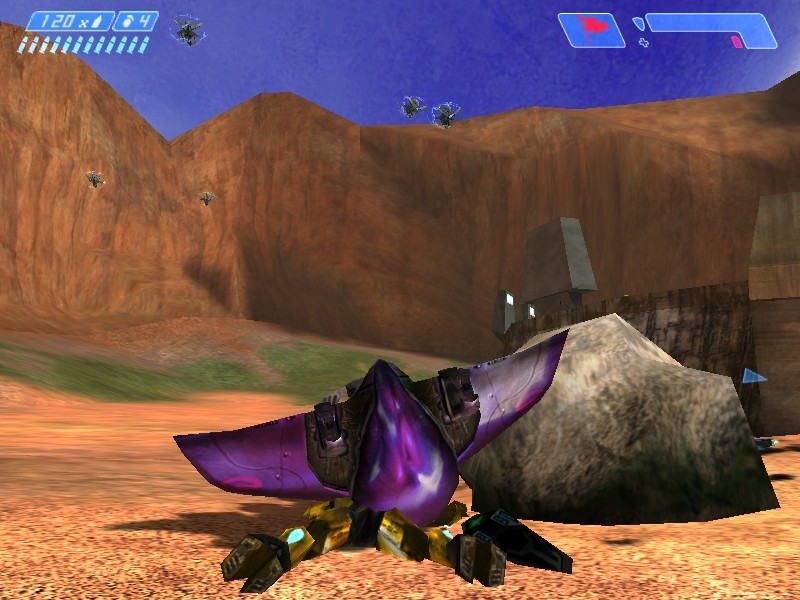
Task: Click the red flag objective icon
Action: click(x=590, y=28)
